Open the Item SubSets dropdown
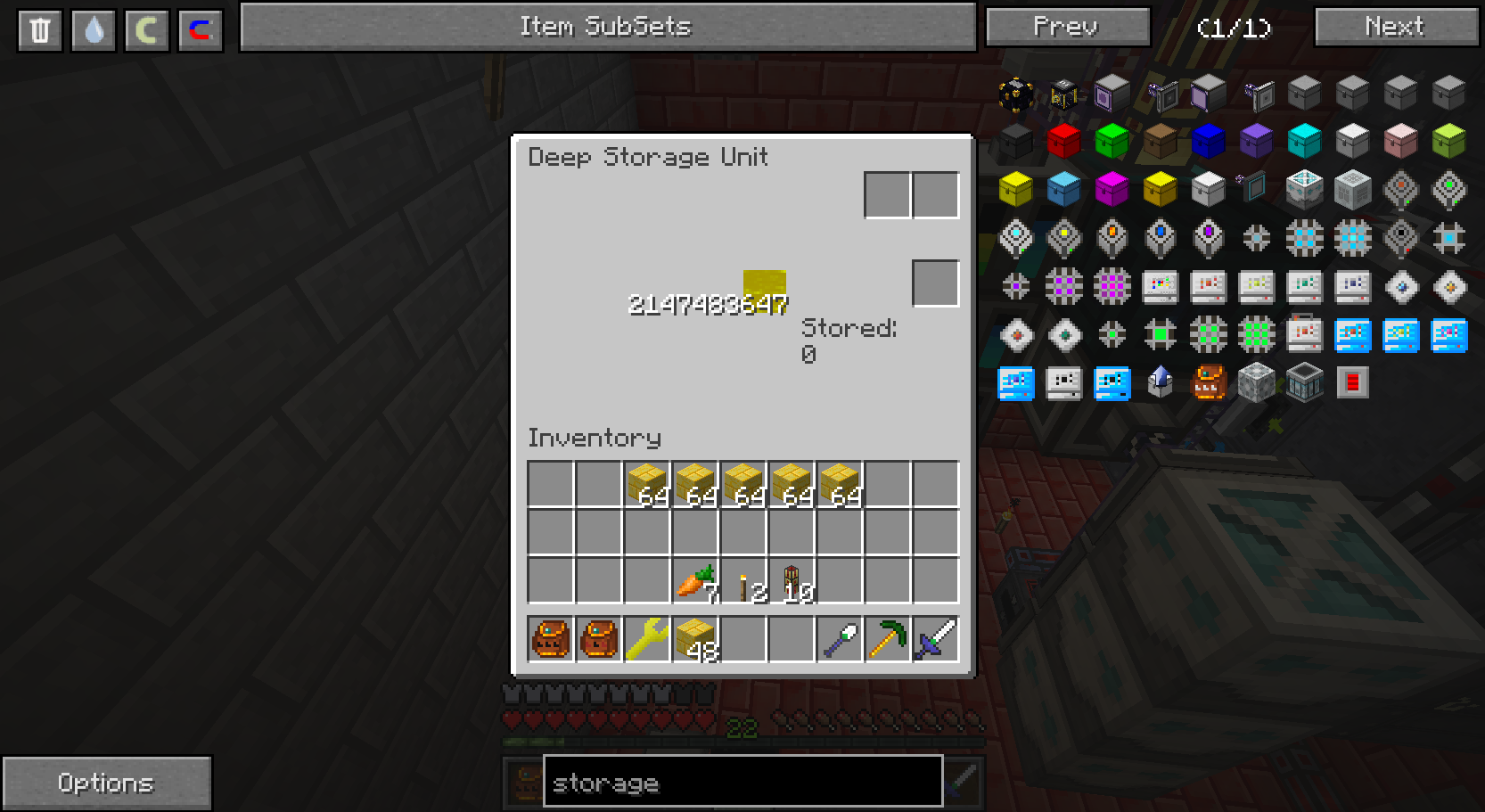The width and height of the screenshot is (1485, 812). (x=607, y=27)
